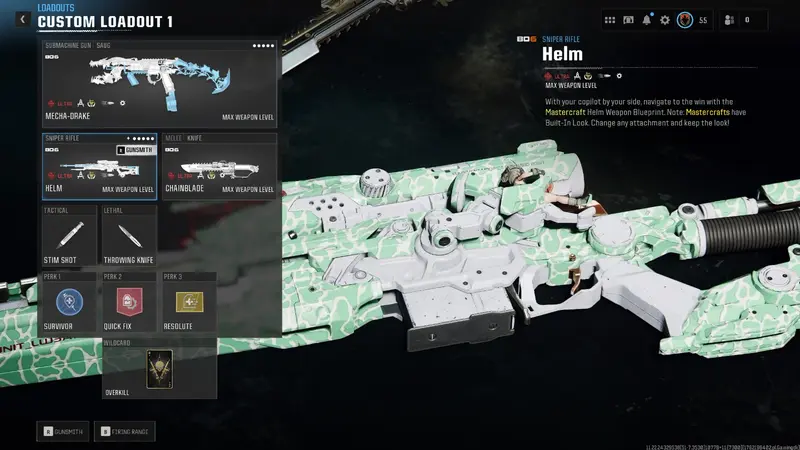Open settings via the gear icon

[665, 19]
